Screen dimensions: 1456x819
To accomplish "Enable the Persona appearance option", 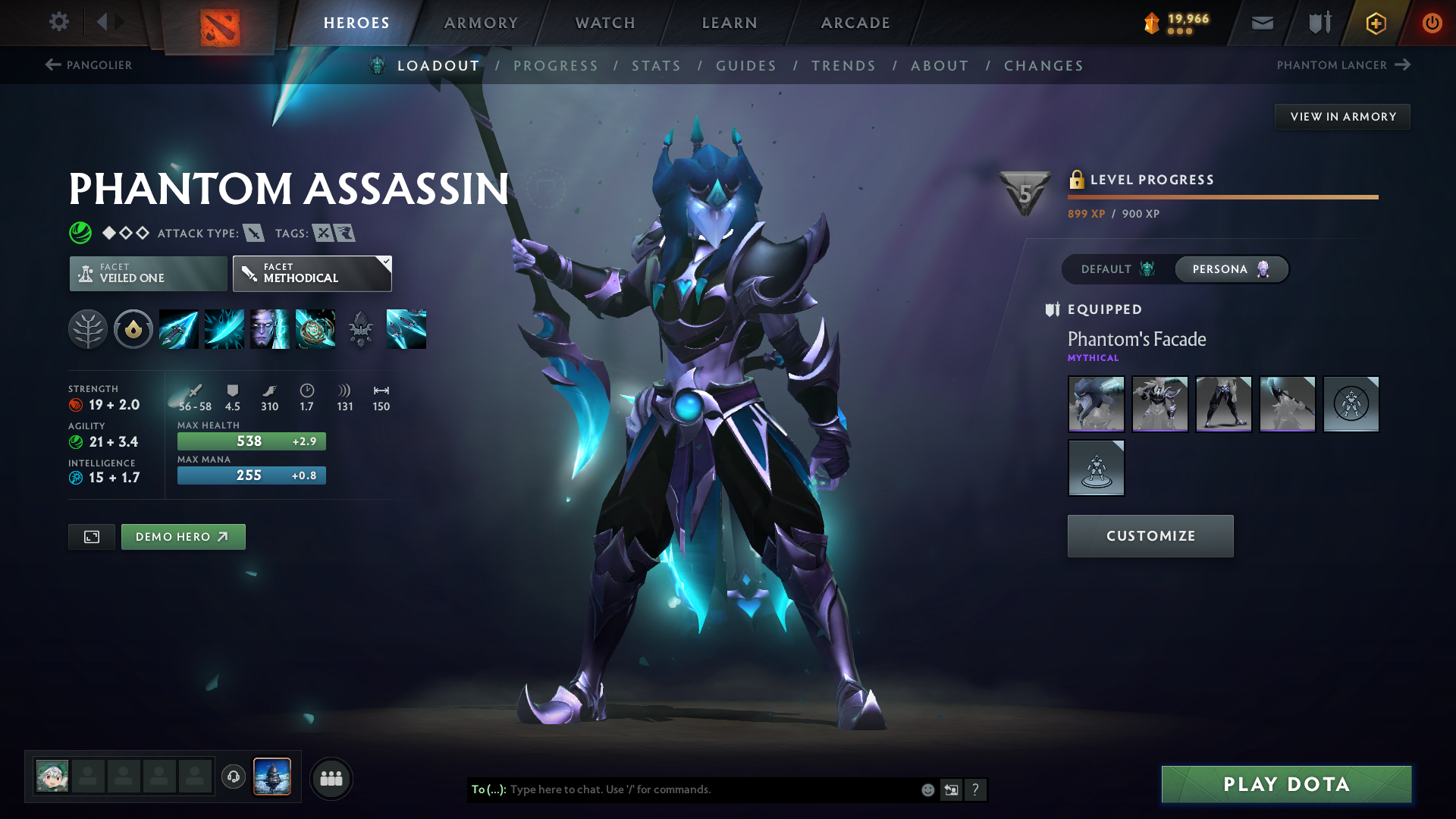I will [1228, 269].
